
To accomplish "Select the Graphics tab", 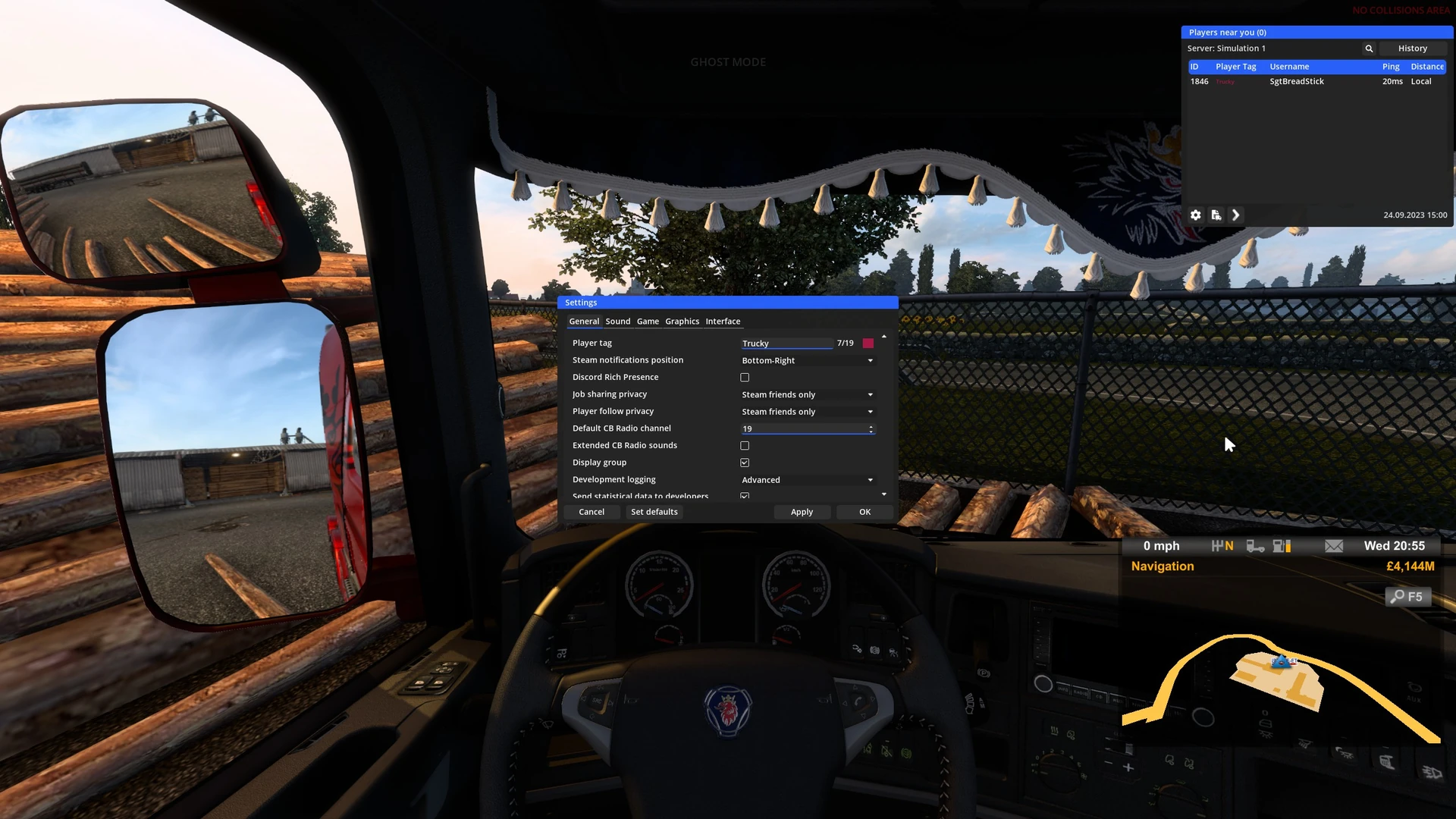I will [x=682, y=322].
